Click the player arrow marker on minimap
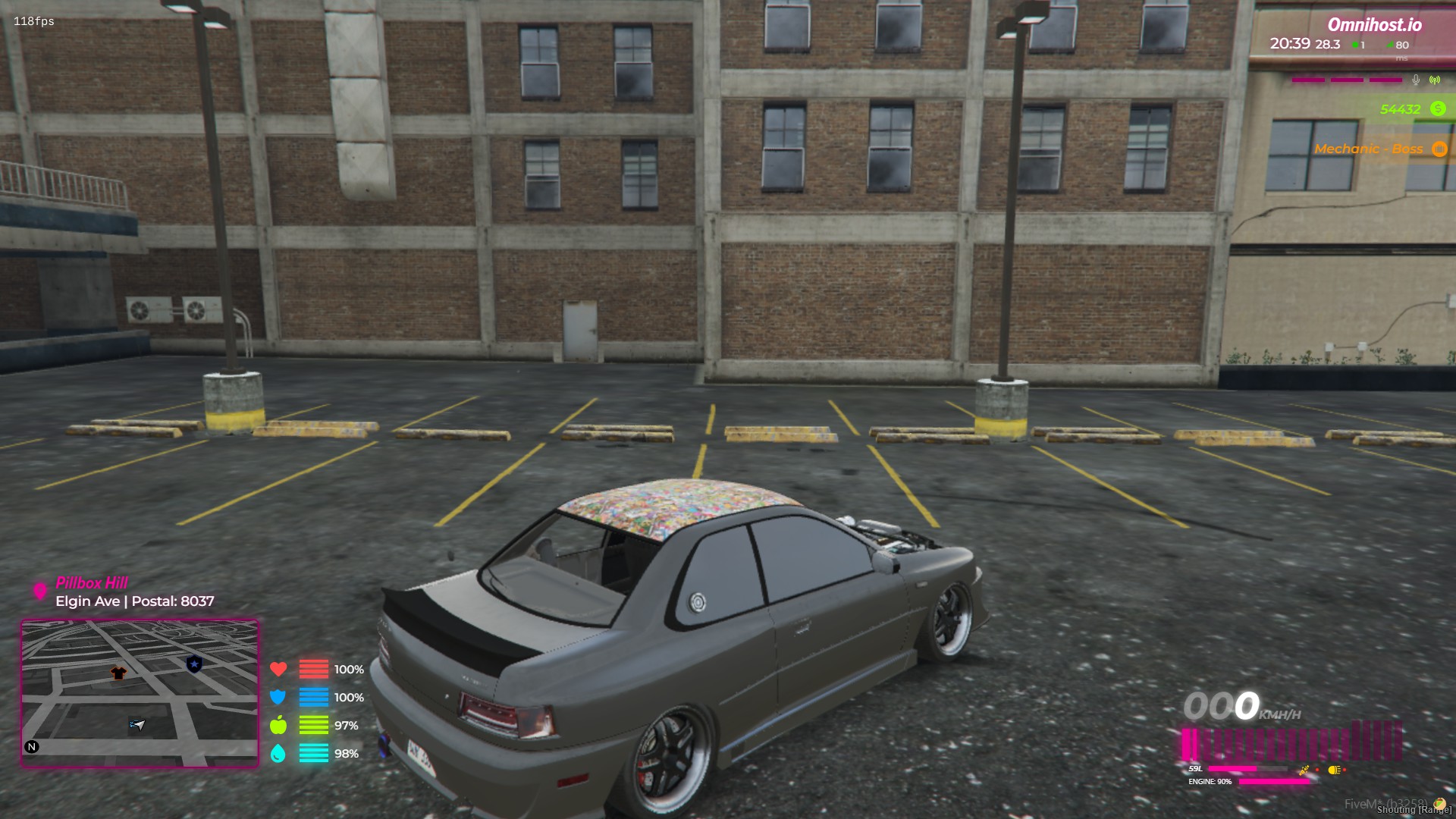The width and height of the screenshot is (1456, 819). coord(137,724)
